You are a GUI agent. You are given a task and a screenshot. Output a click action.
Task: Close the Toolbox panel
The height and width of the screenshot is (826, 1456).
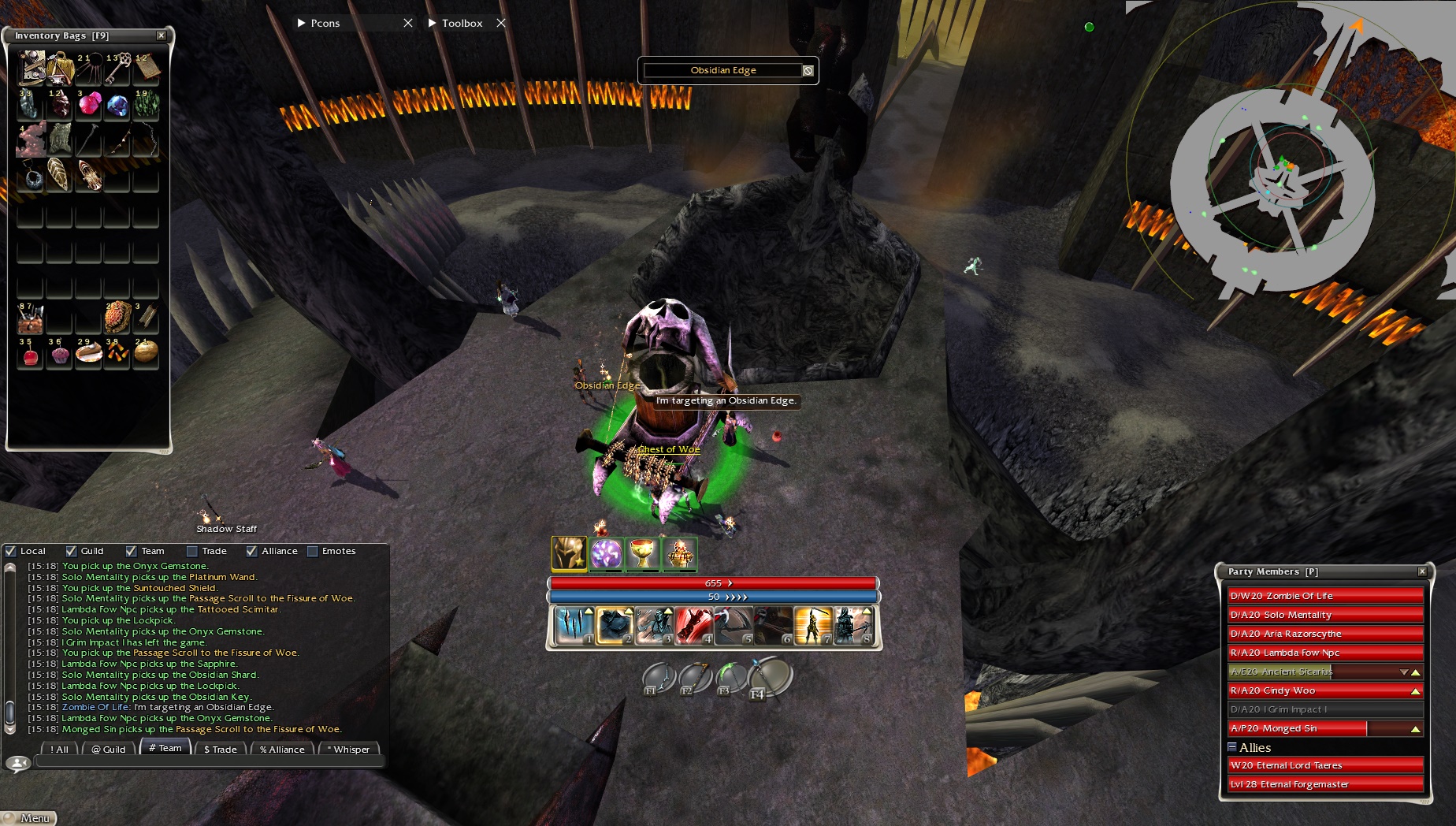(501, 23)
